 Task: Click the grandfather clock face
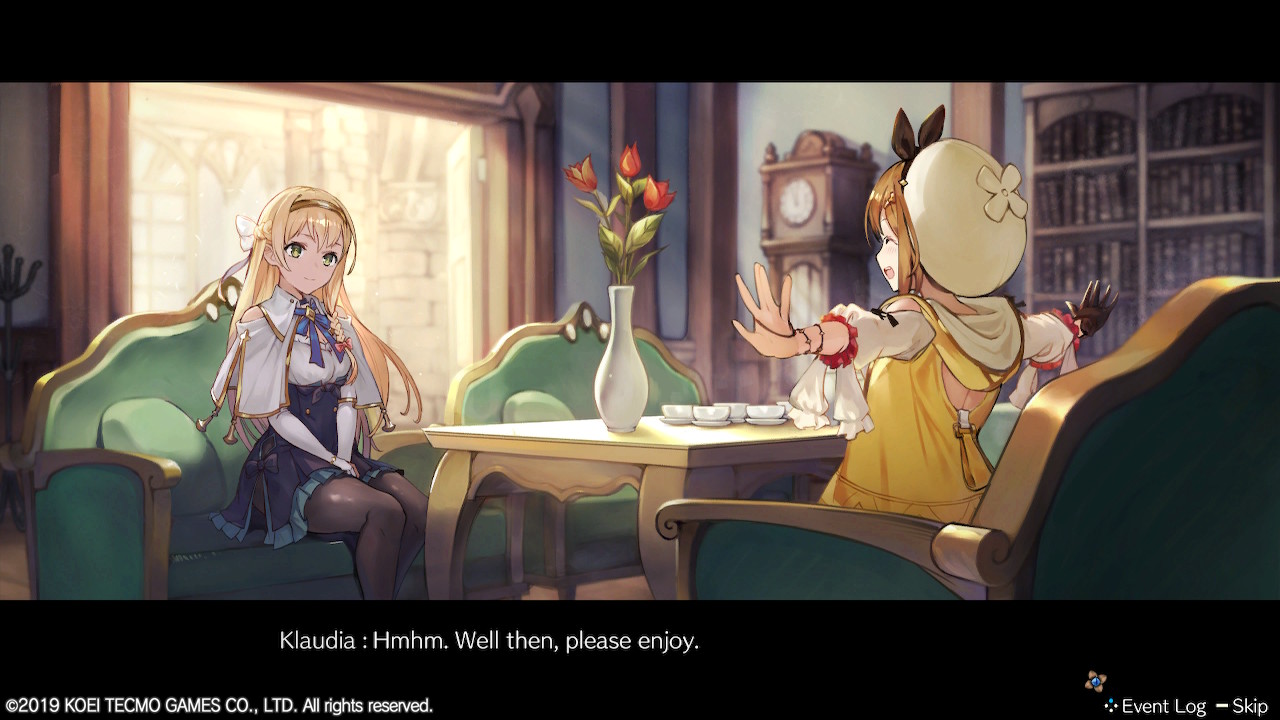point(795,200)
